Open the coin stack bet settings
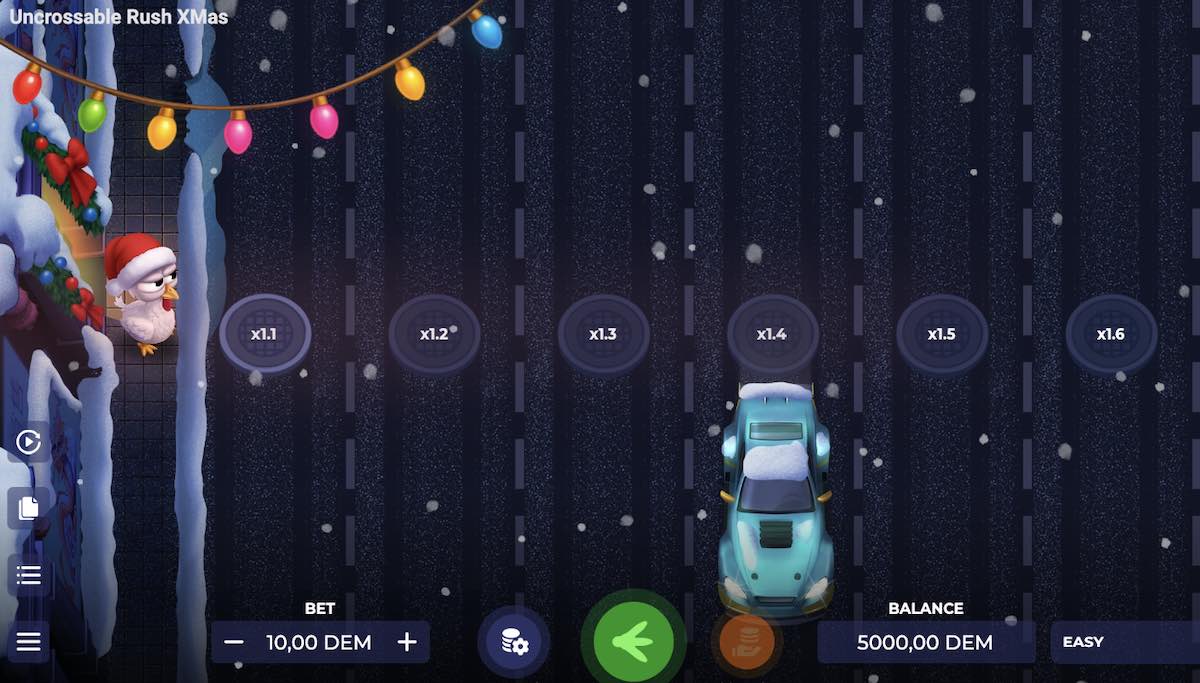Screen dimensions: 1200x683 pyautogui.click(x=515, y=642)
